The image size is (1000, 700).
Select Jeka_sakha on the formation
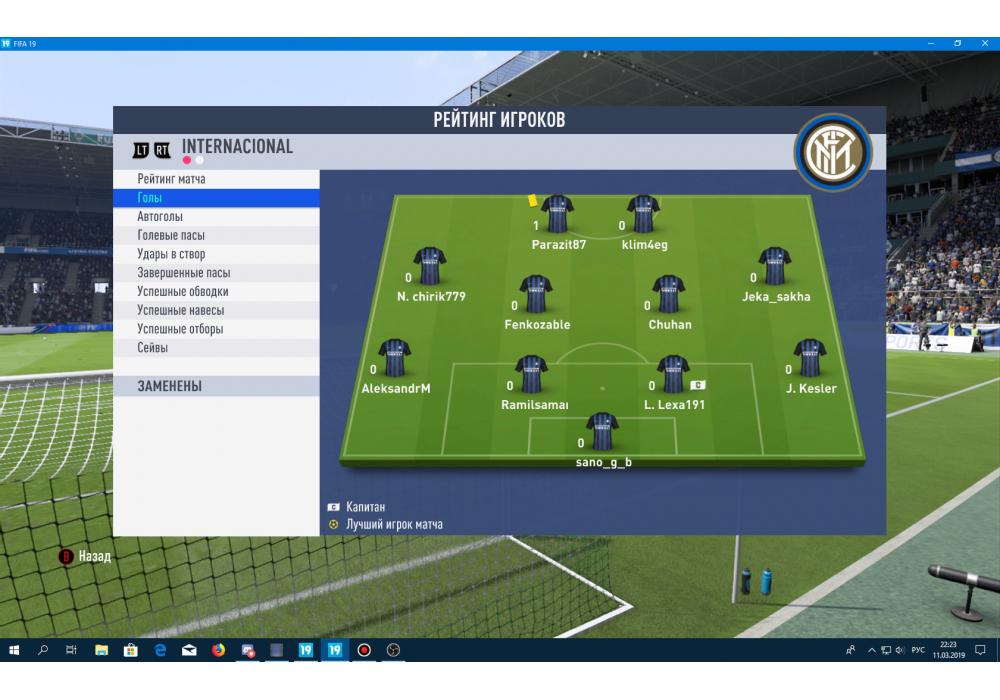[775, 267]
